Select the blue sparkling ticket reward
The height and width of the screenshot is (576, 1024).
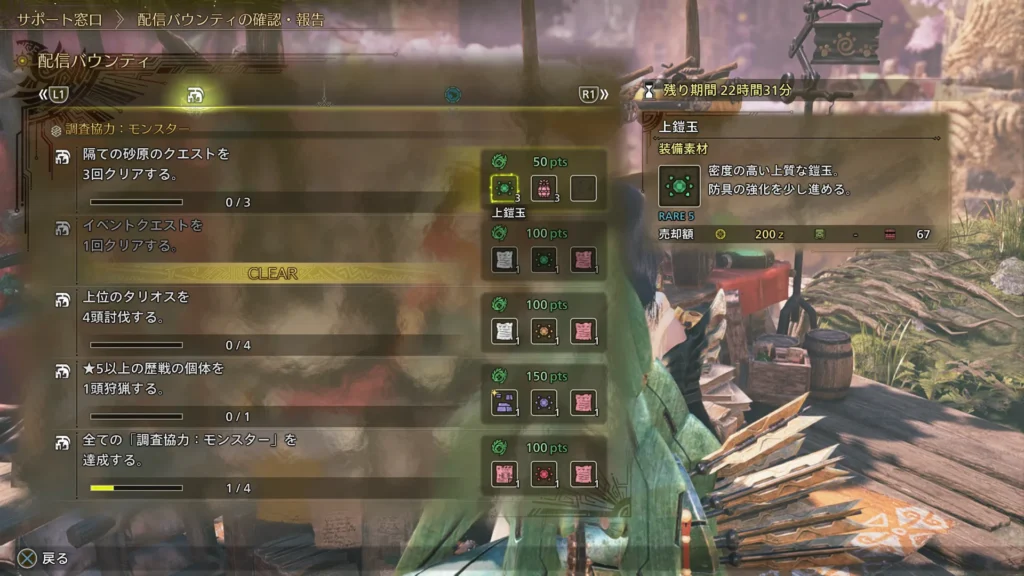coord(503,402)
